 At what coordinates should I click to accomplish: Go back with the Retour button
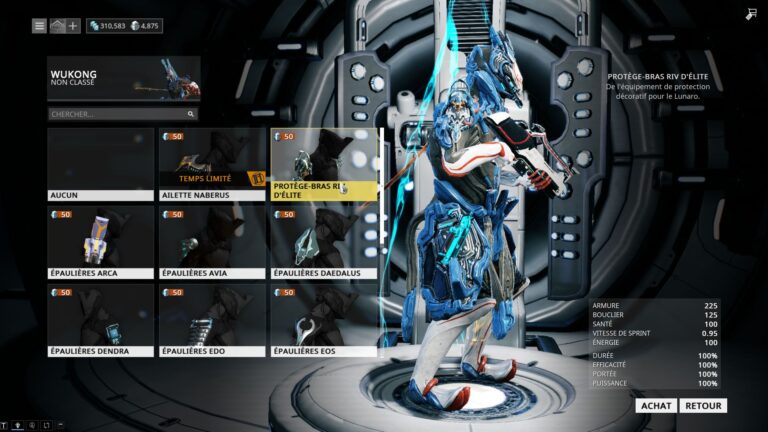tap(703, 406)
